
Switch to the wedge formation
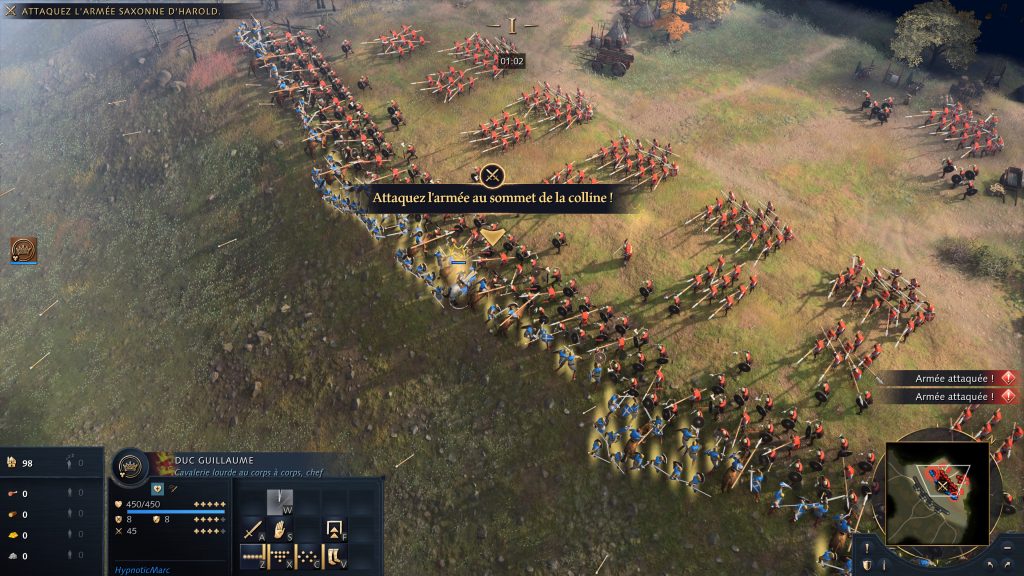(x=281, y=556)
